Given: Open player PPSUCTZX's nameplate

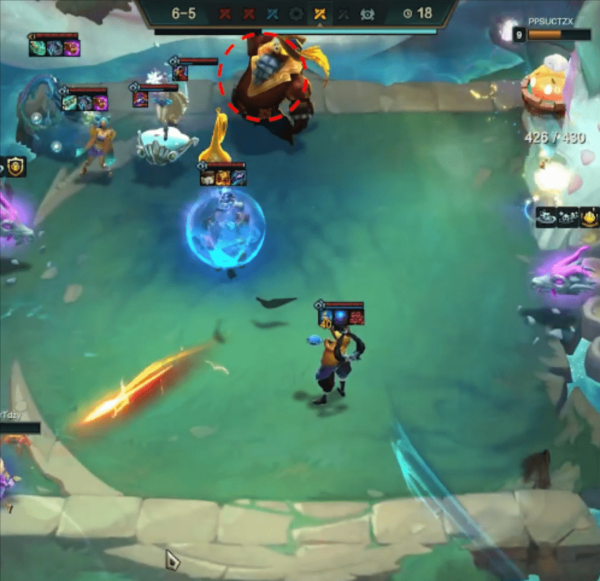Looking at the screenshot, I should [x=552, y=20].
